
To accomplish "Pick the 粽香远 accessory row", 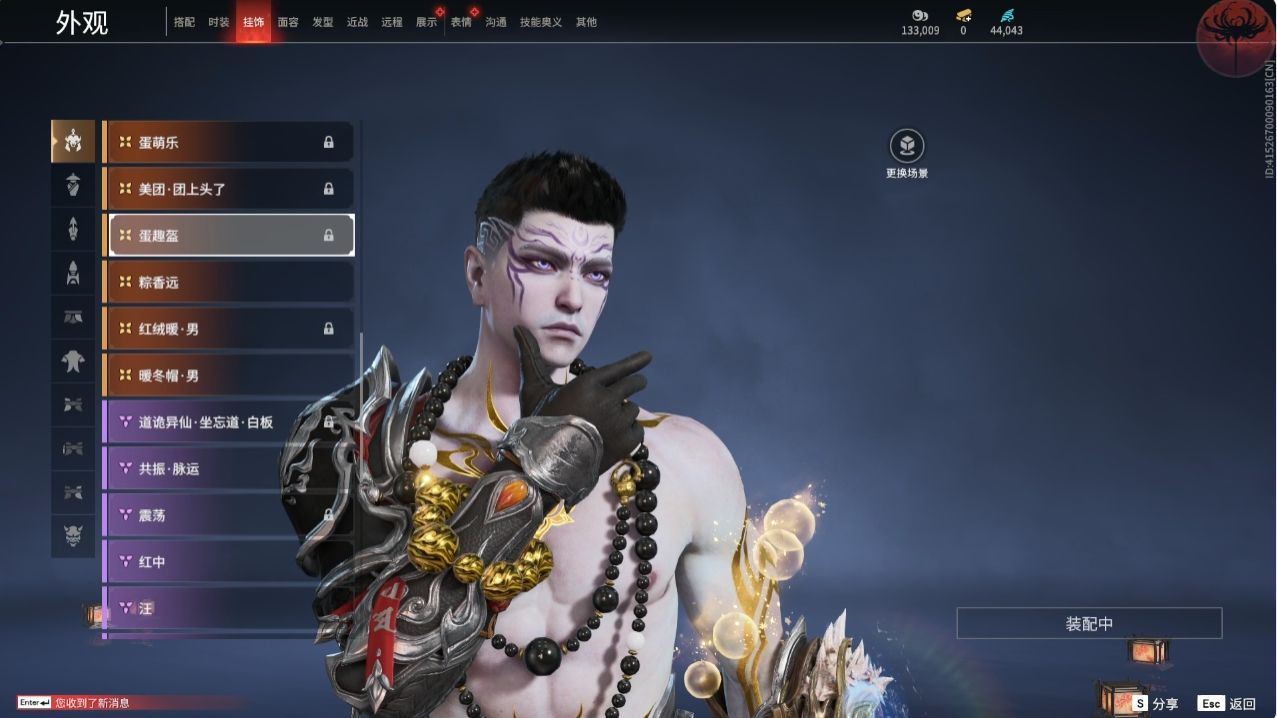I will click(x=228, y=282).
